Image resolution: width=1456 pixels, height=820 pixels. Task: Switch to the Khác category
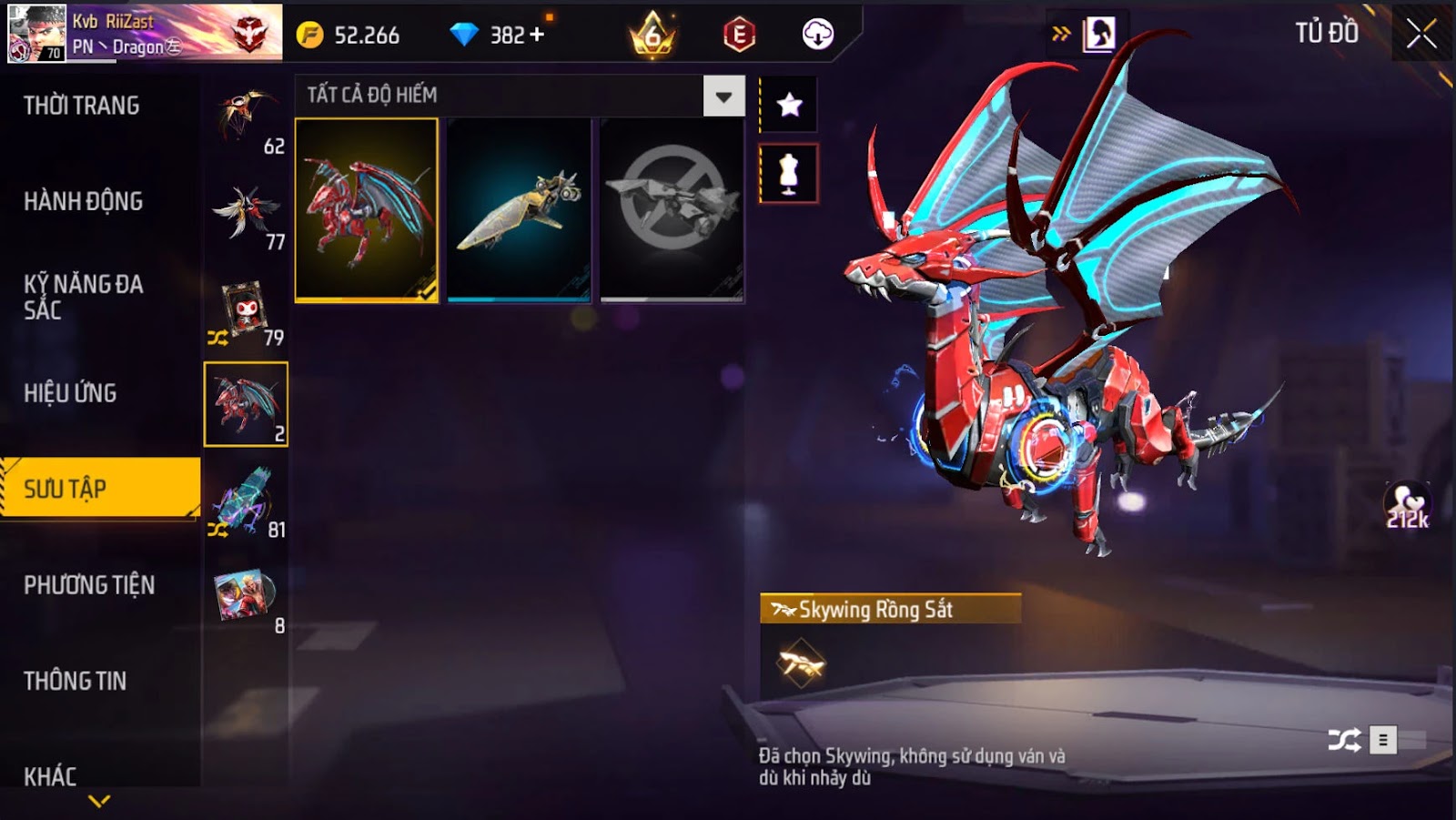point(50,776)
